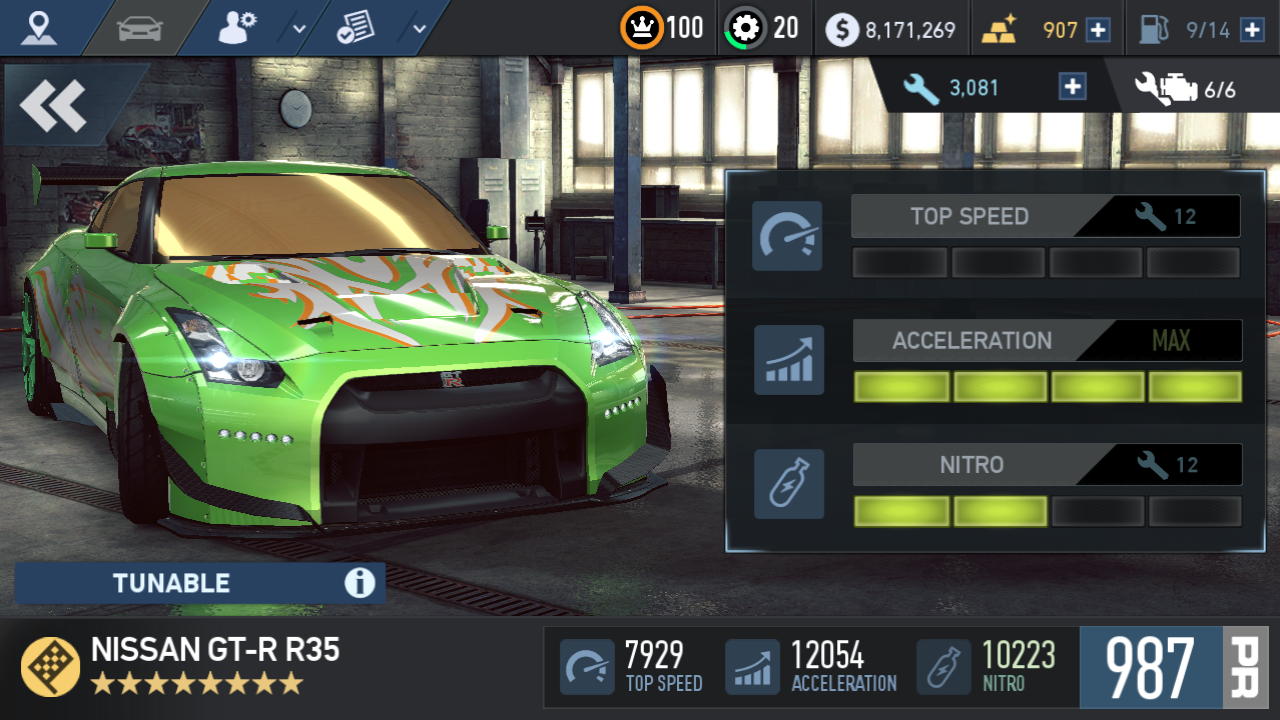
Task: Select the maxed Acceleration upgrade row
Action: [x=1046, y=341]
